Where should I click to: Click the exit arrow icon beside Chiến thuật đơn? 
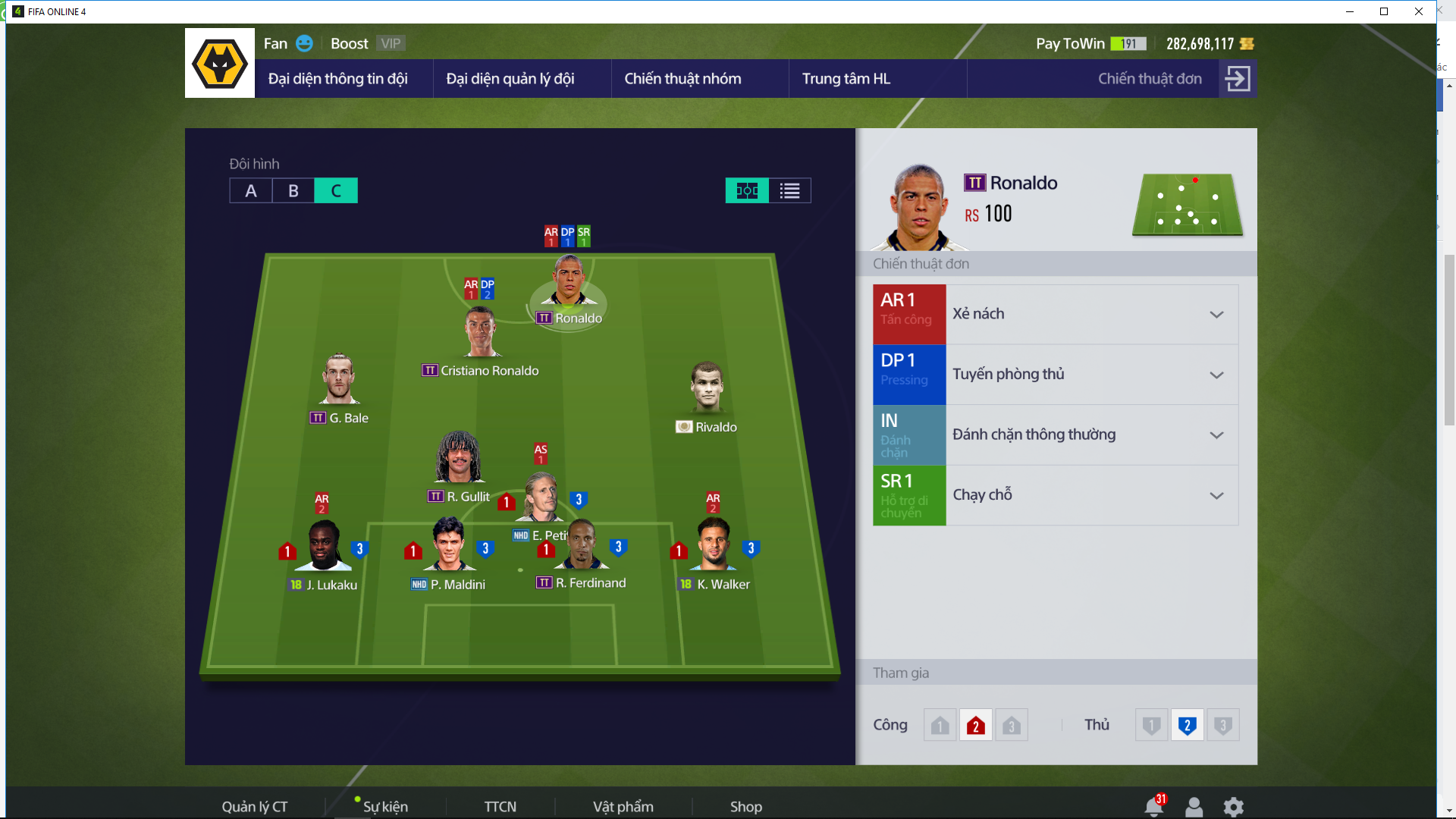point(1238,79)
